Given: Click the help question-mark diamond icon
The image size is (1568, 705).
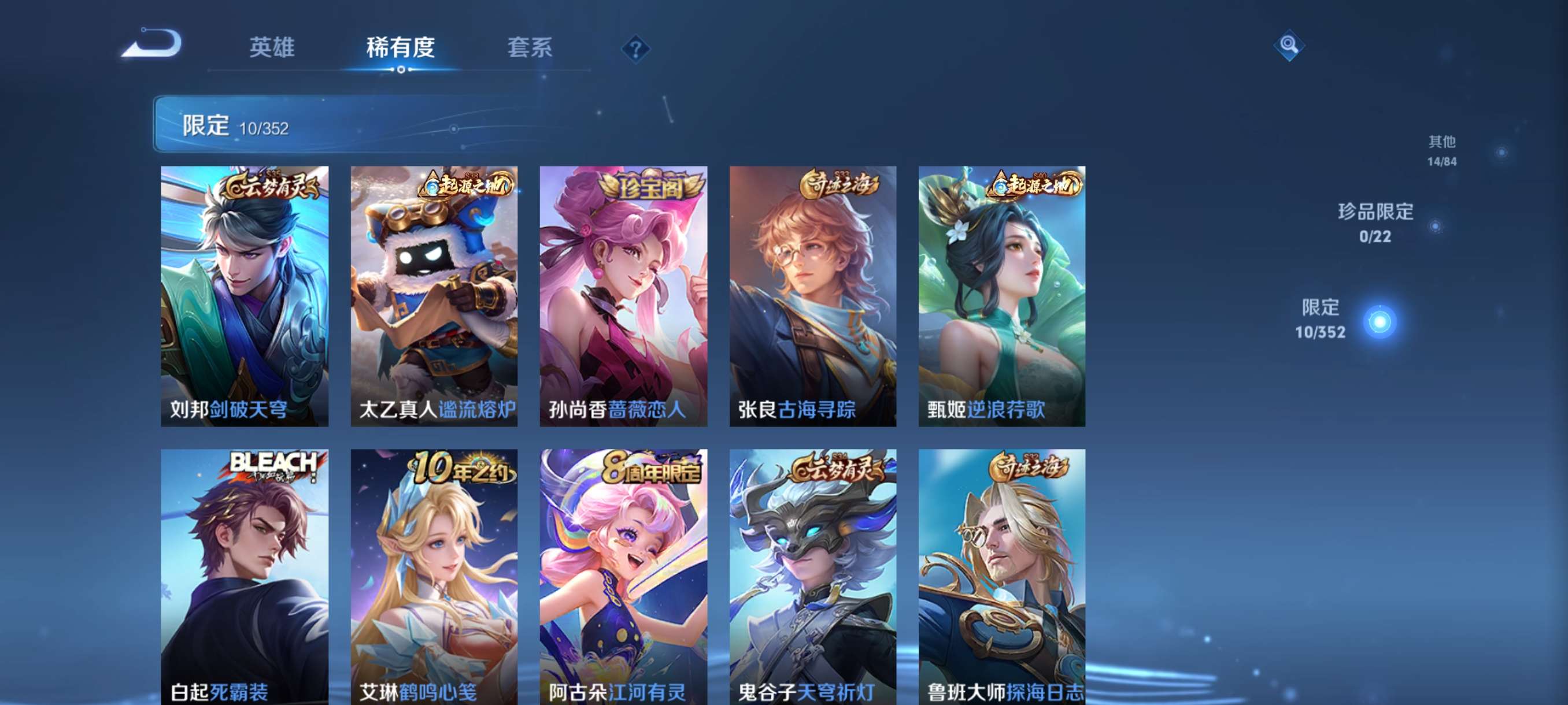Looking at the screenshot, I should 635,51.
